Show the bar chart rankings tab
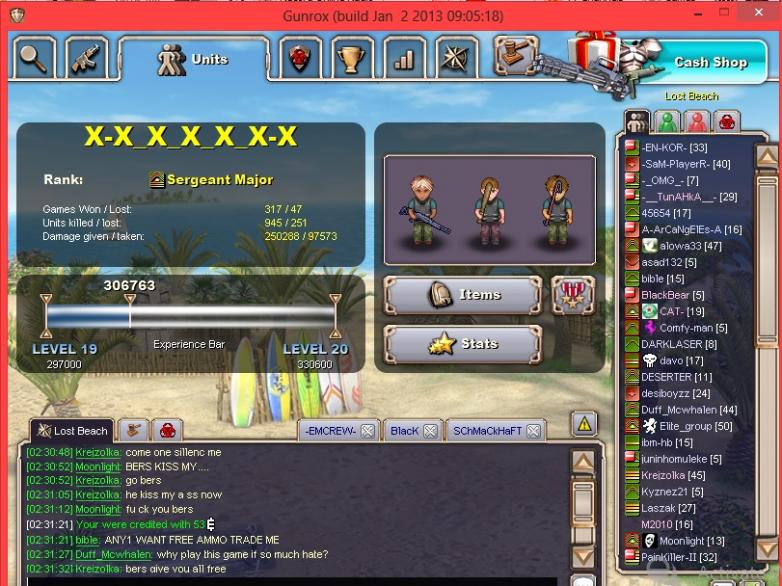The image size is (782, 586). coord(403,59)
